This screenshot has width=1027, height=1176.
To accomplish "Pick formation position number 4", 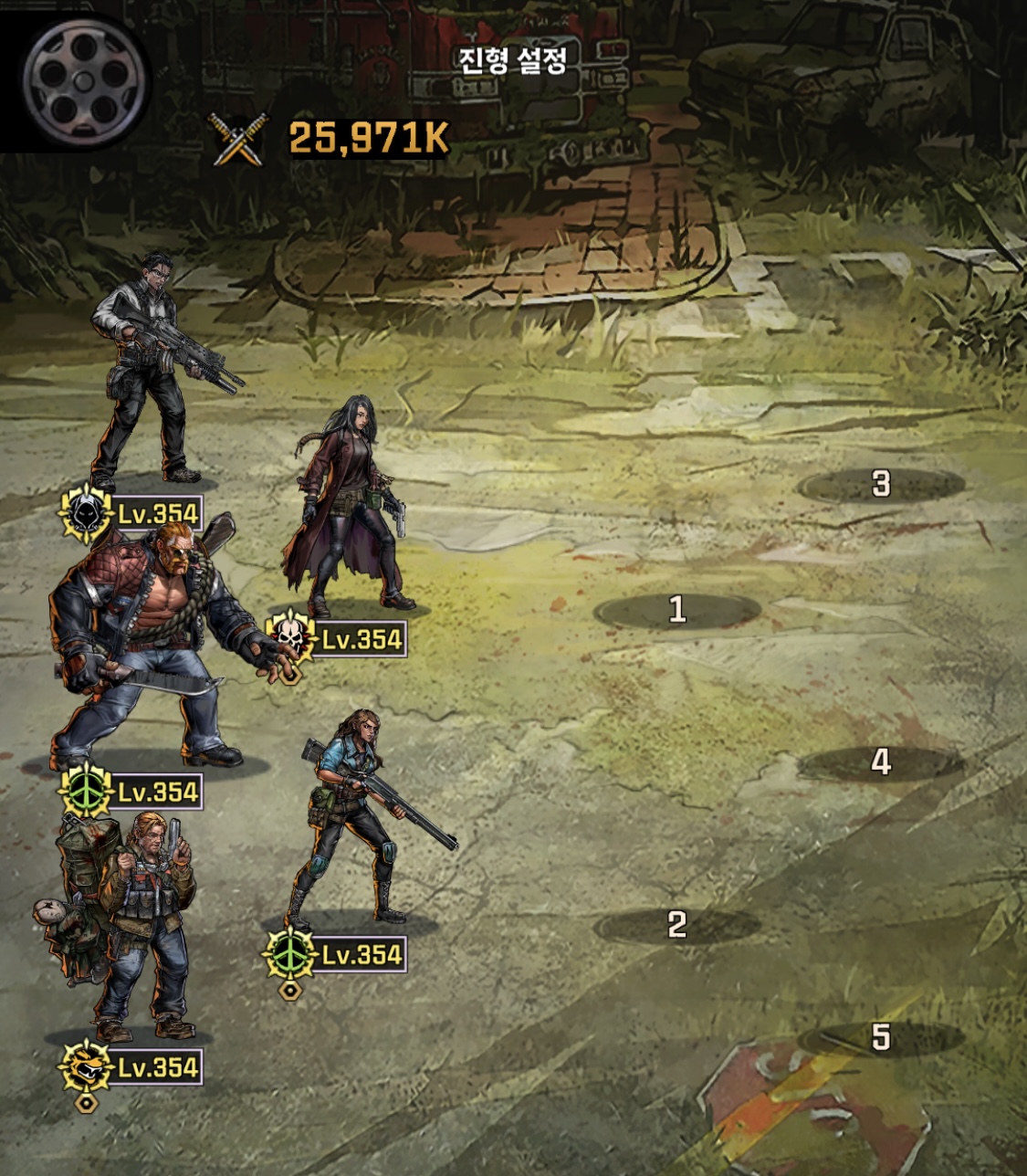I will 880,761.
